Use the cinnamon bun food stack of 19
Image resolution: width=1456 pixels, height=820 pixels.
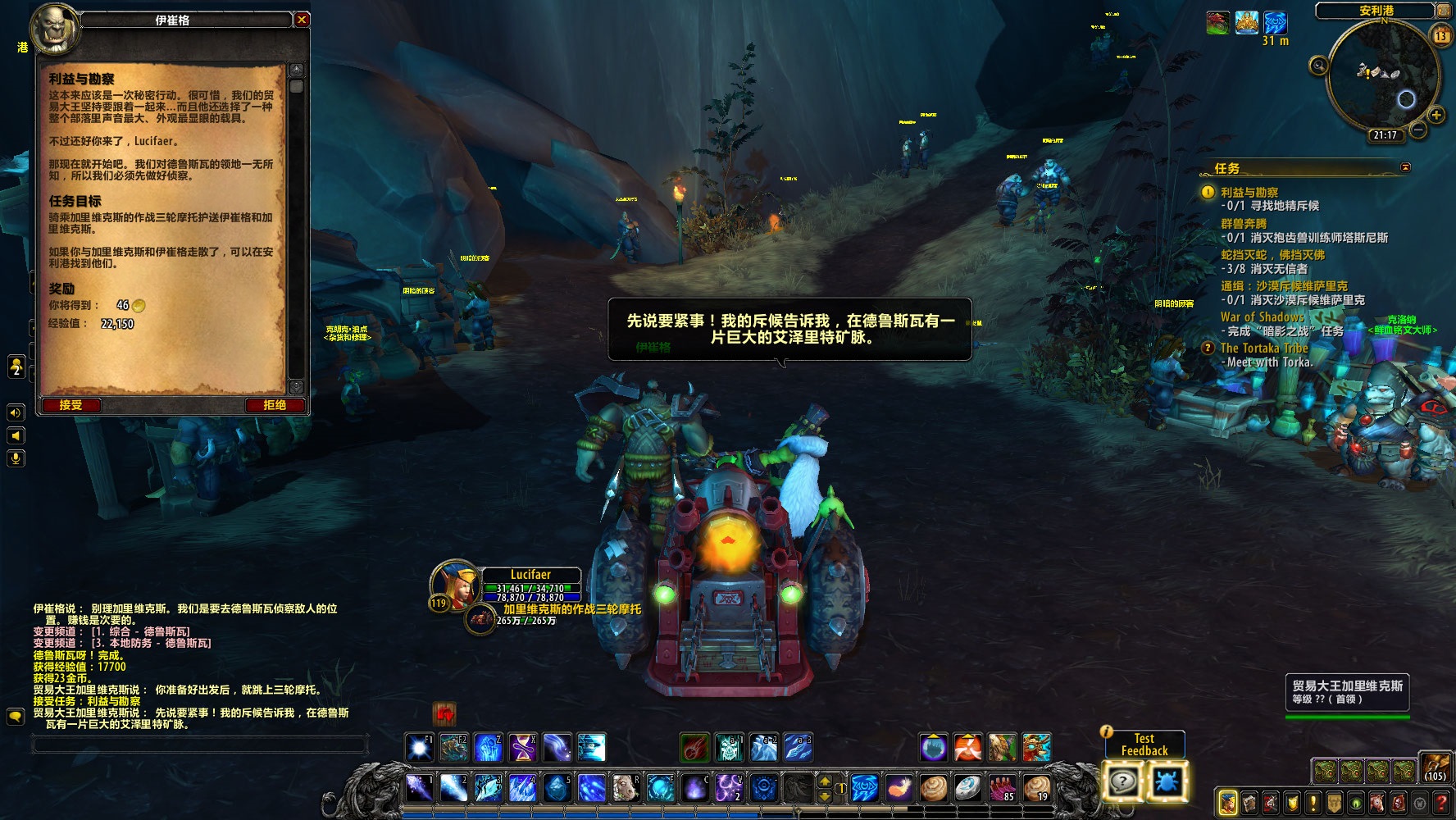point(1036,788)
